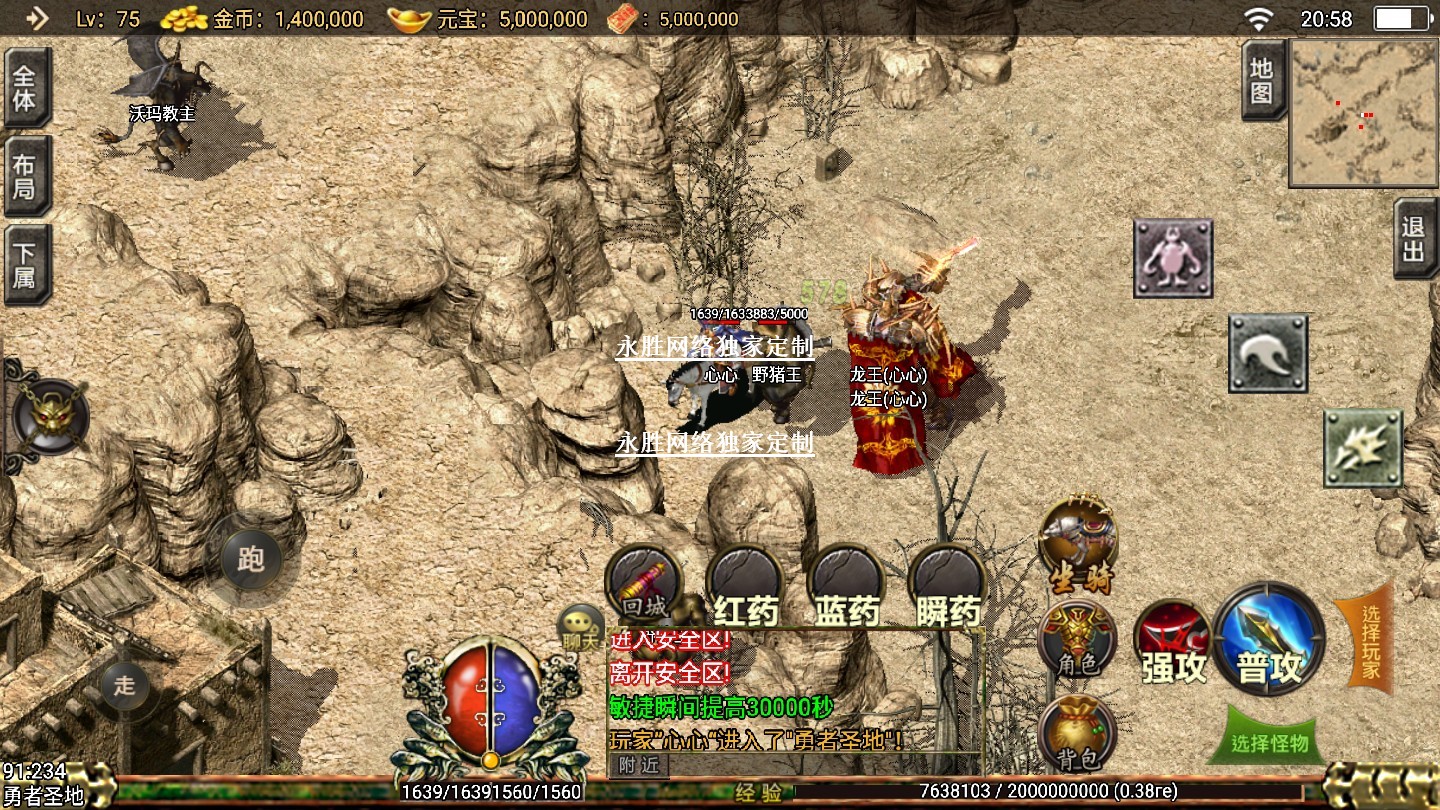Open the 角色 character sheet
Image resolution: width=1440 pixels, height=810 pixels.
tap(1077, 640)
